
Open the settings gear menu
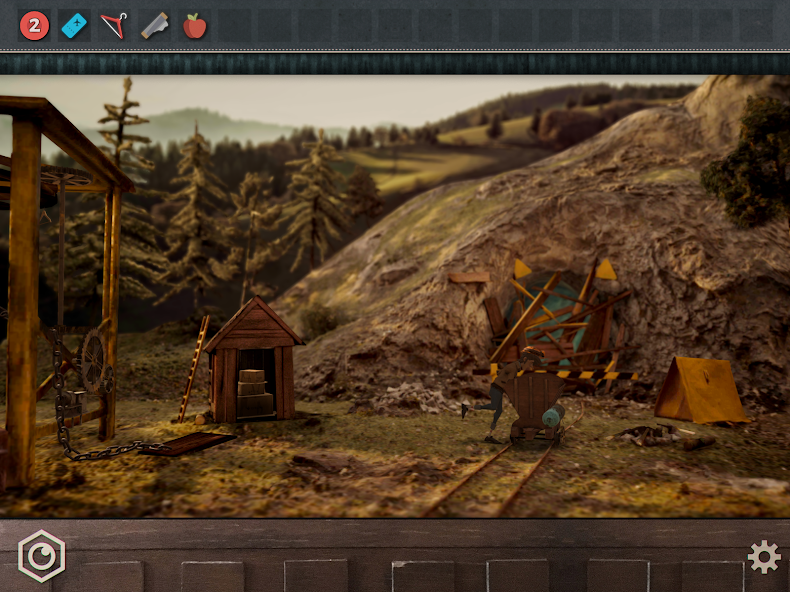(764, 557)
